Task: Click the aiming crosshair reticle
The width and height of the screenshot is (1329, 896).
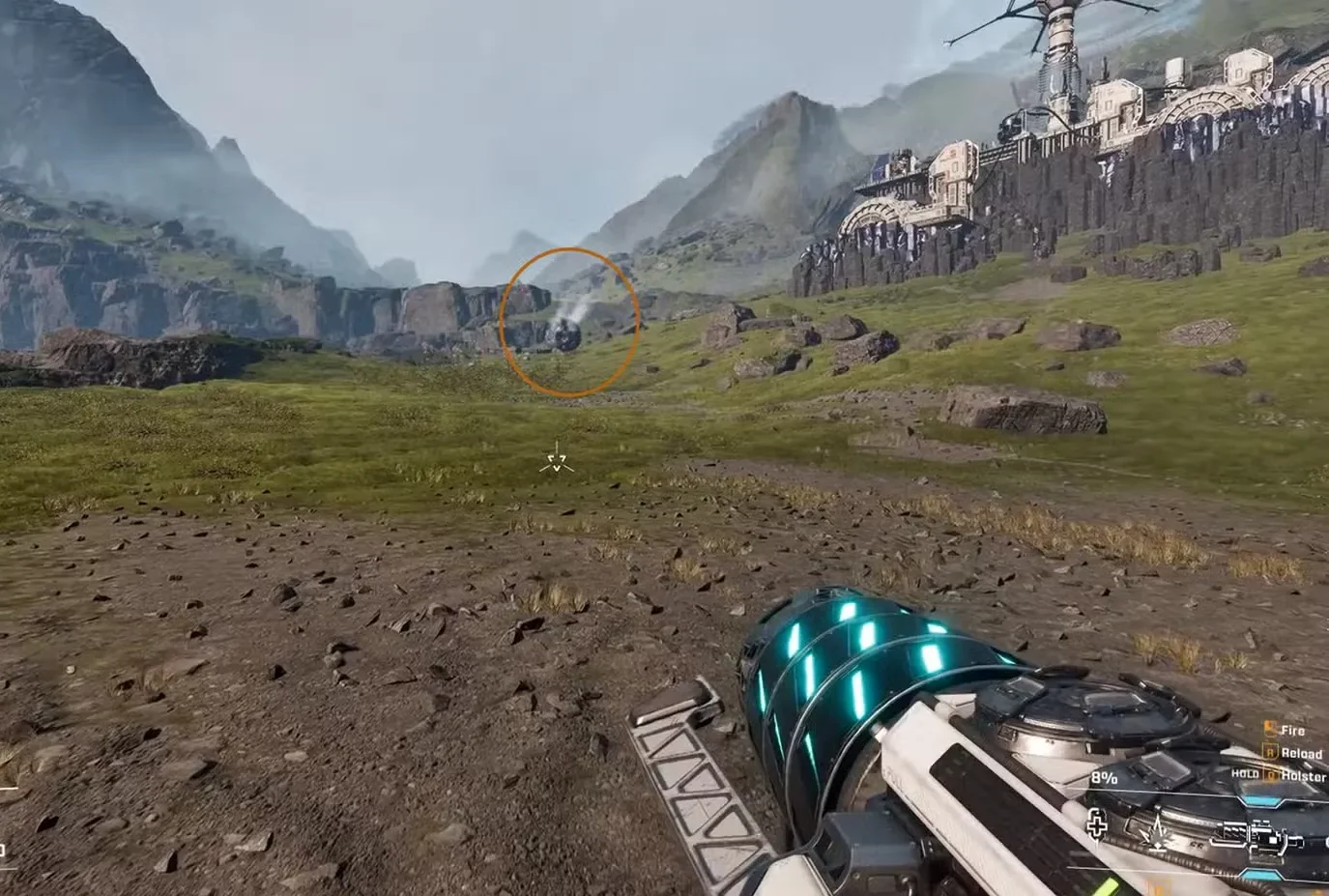Action: pos(555,459)
